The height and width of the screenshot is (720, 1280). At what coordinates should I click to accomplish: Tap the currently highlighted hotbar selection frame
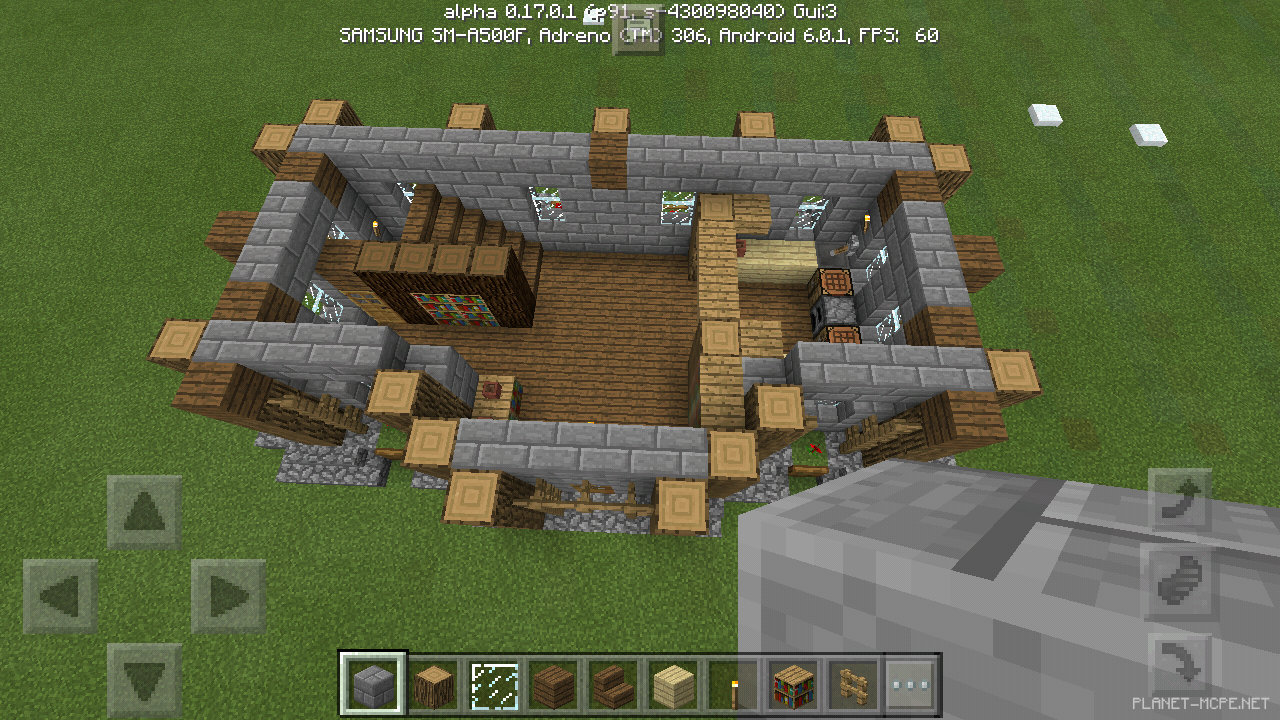point(374,685)
